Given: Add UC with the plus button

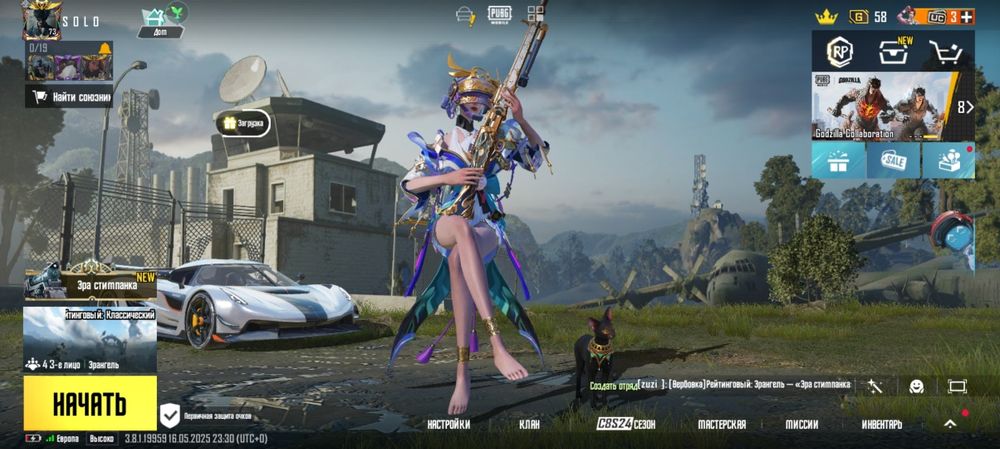Looking at the screenshot, I should [x=967, y=16].
